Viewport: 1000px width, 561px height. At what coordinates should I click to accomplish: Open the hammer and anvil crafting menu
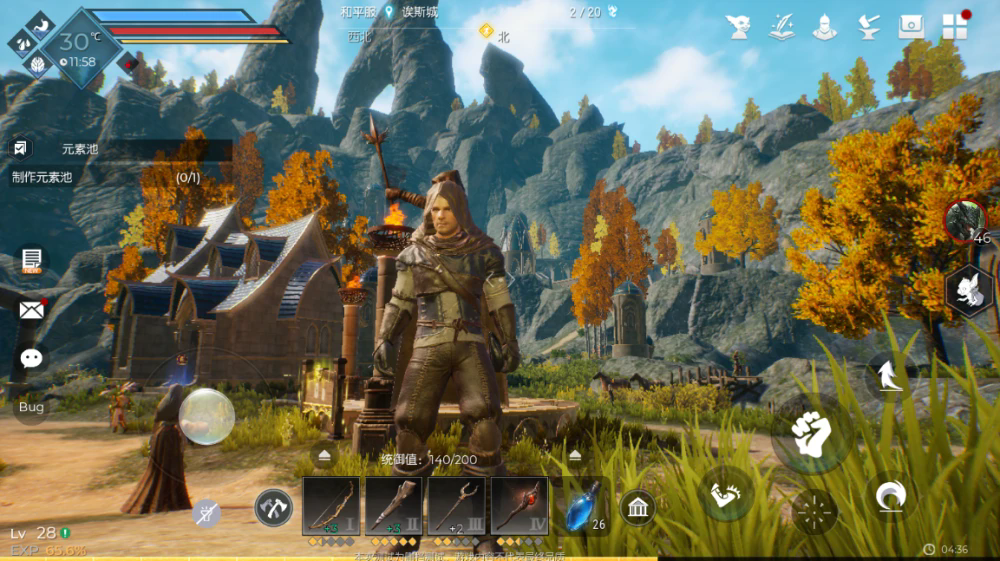(868, 27)
